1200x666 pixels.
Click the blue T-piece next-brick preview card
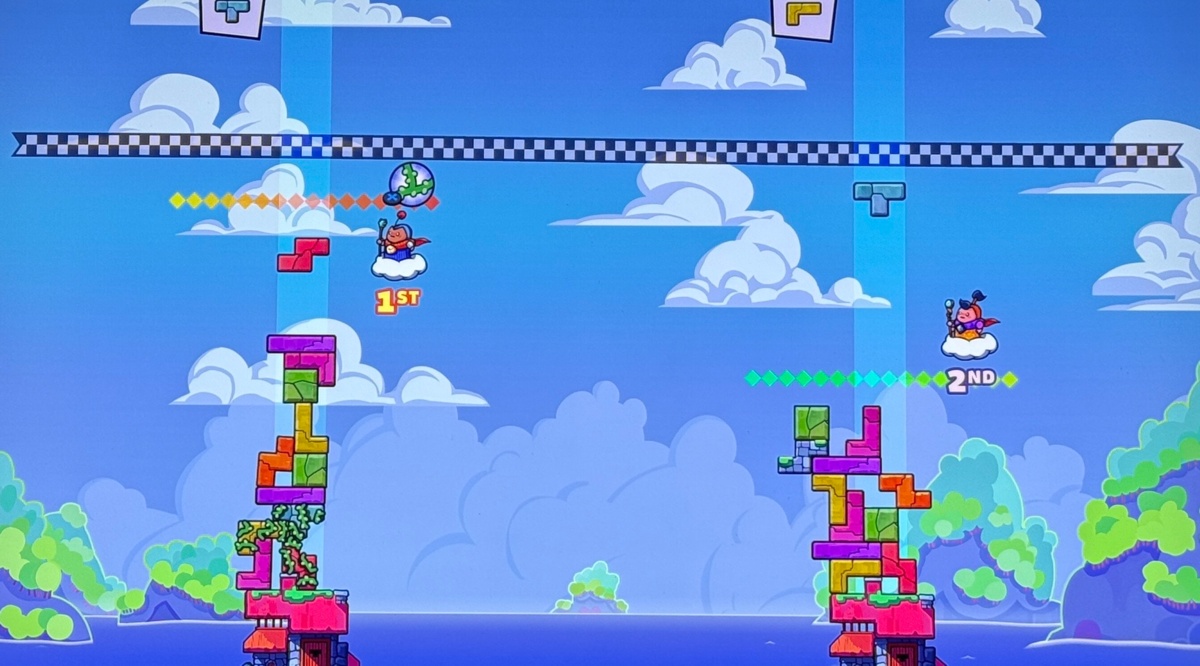233,14
